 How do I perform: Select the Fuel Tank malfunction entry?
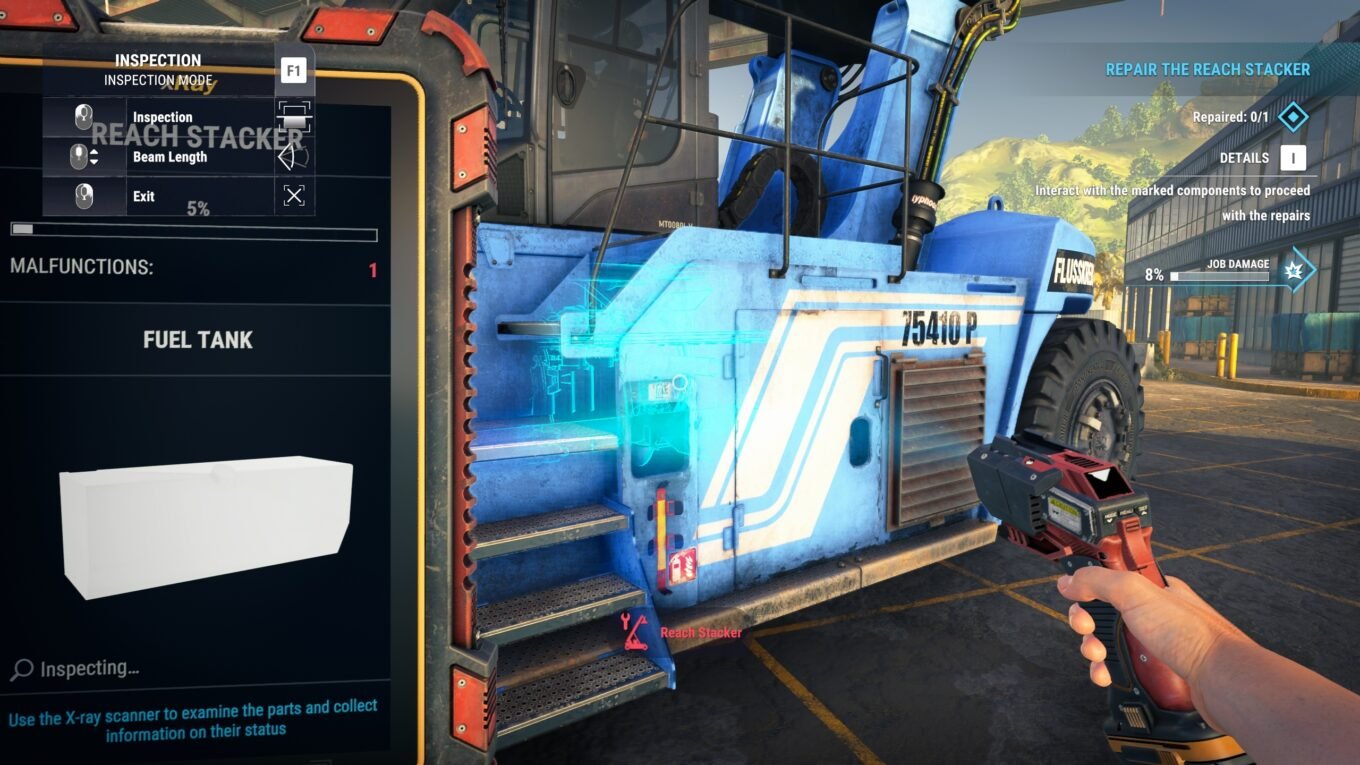pyautogui.click(x=197, y=340)
